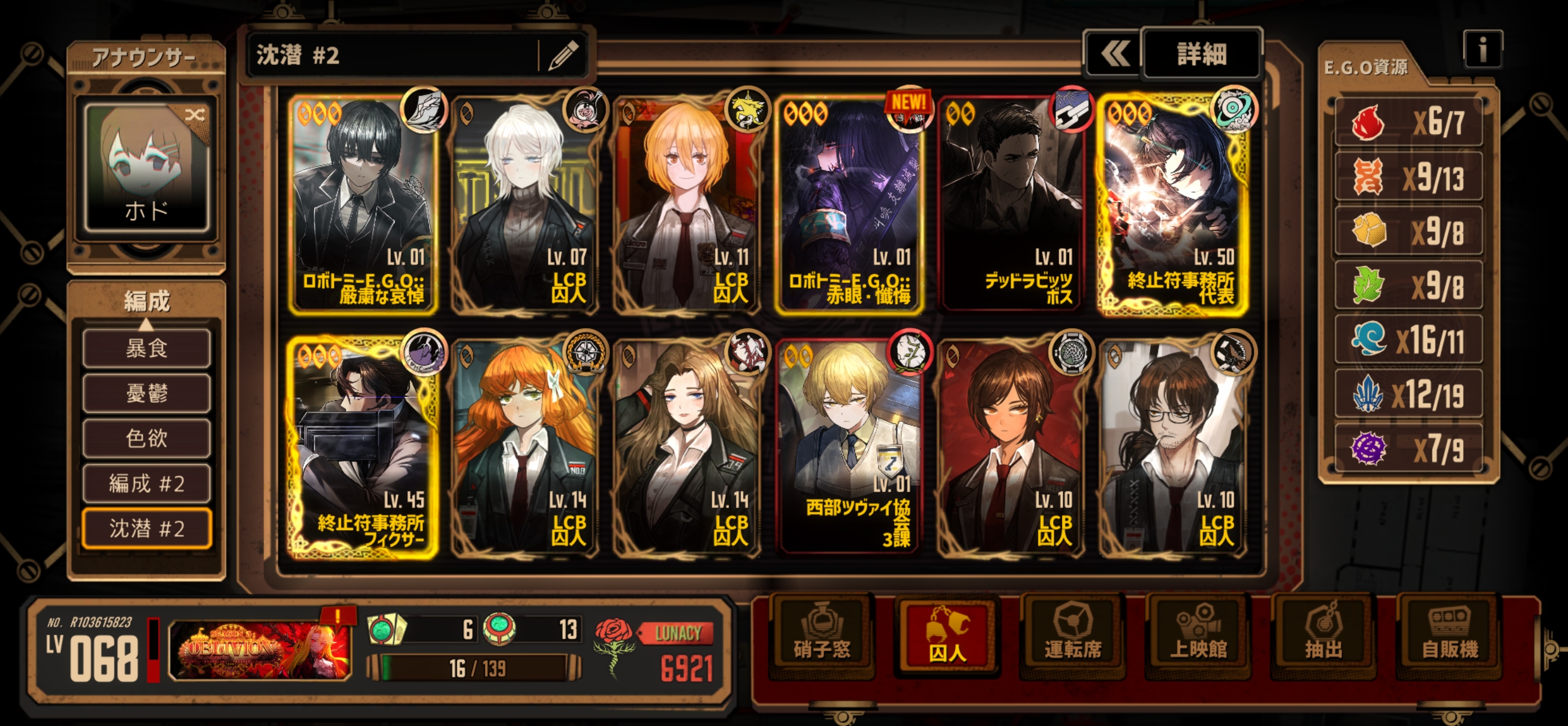Edit the team name with the pencil icon

(563, 56)
